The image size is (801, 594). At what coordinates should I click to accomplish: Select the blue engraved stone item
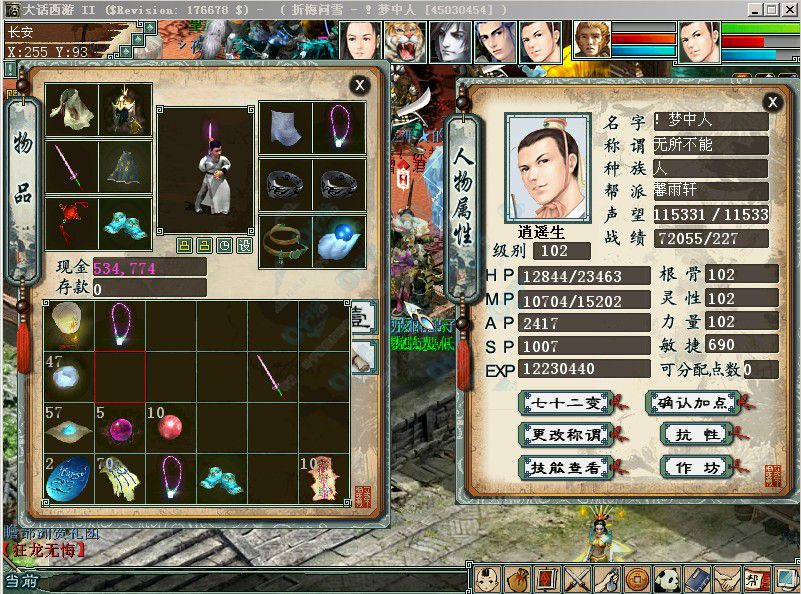point(69,478)
